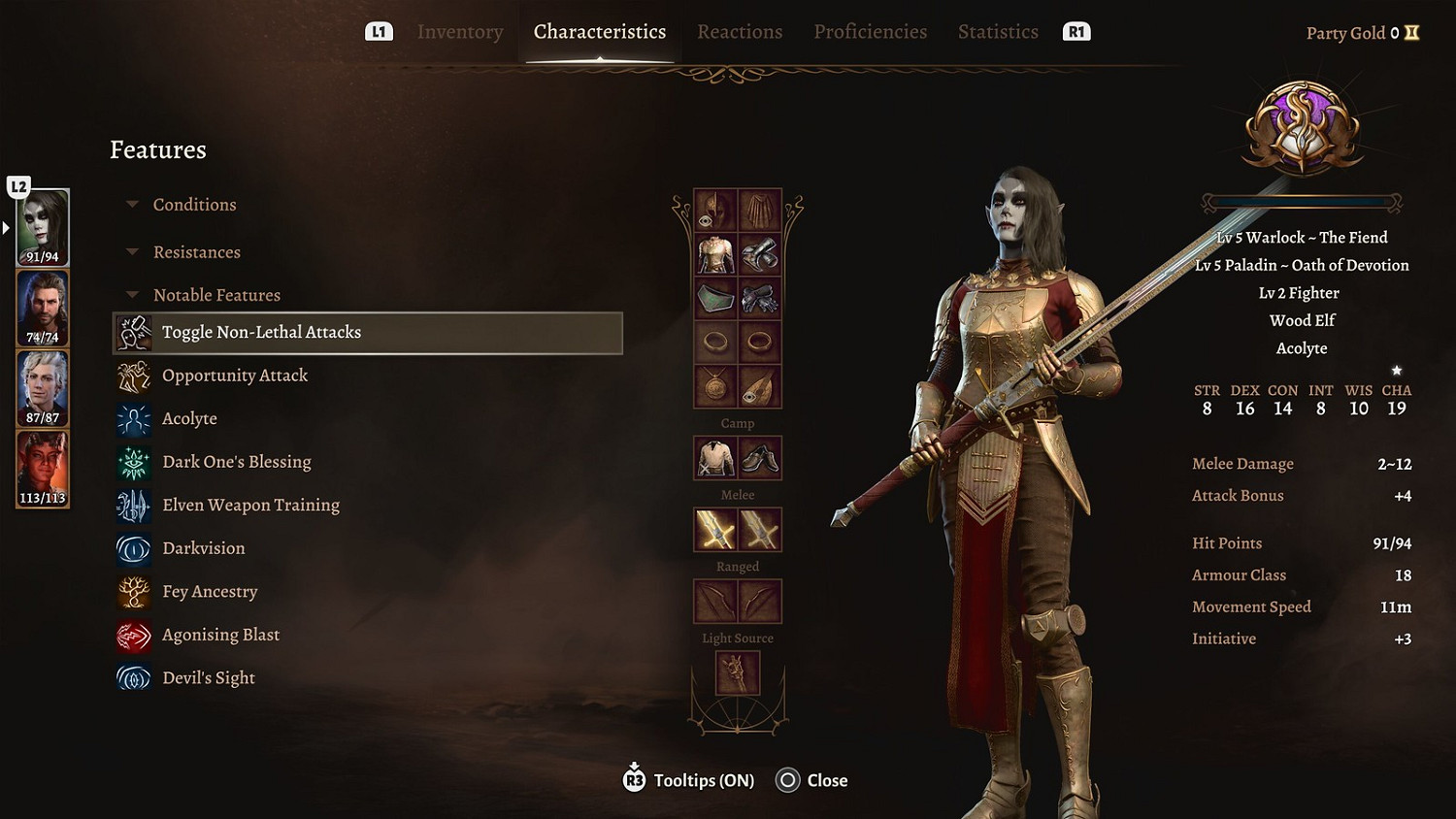Expand the Resistances section
Screen dimensions: 1456x819
(x=196, y=252)
